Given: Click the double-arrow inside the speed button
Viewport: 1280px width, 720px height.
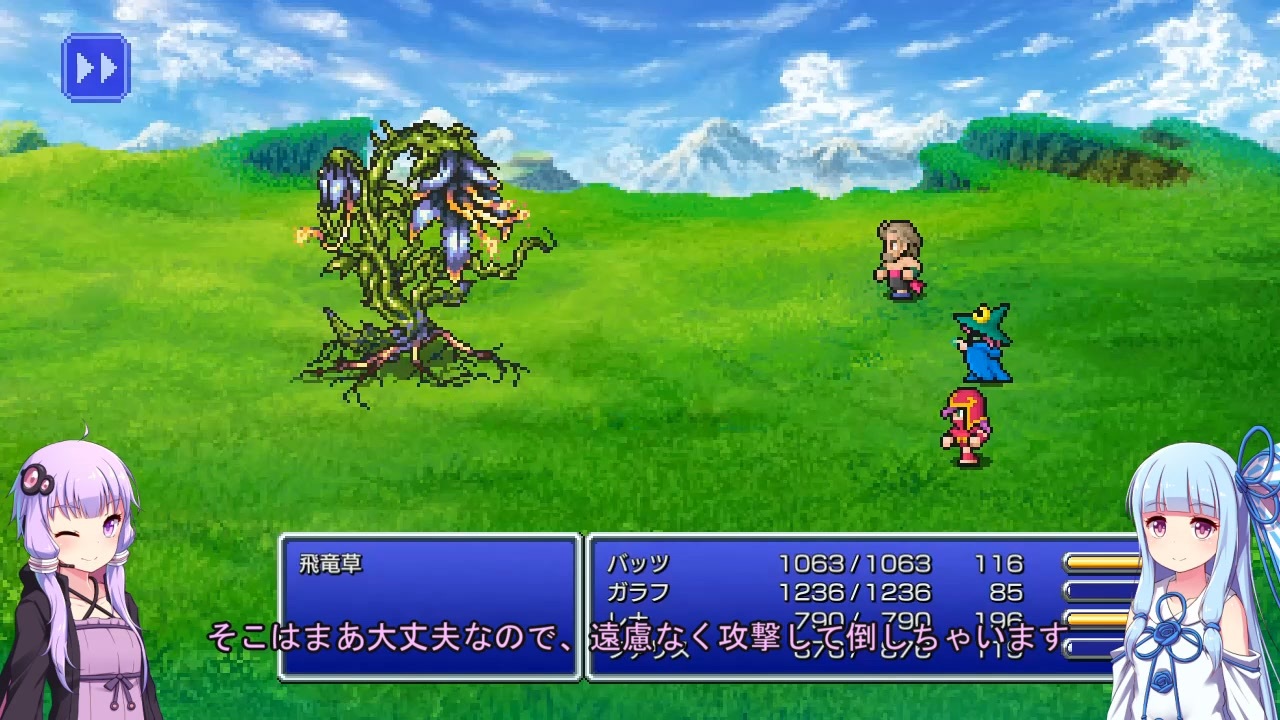Looking at the screenshot, I should (95, 65).
